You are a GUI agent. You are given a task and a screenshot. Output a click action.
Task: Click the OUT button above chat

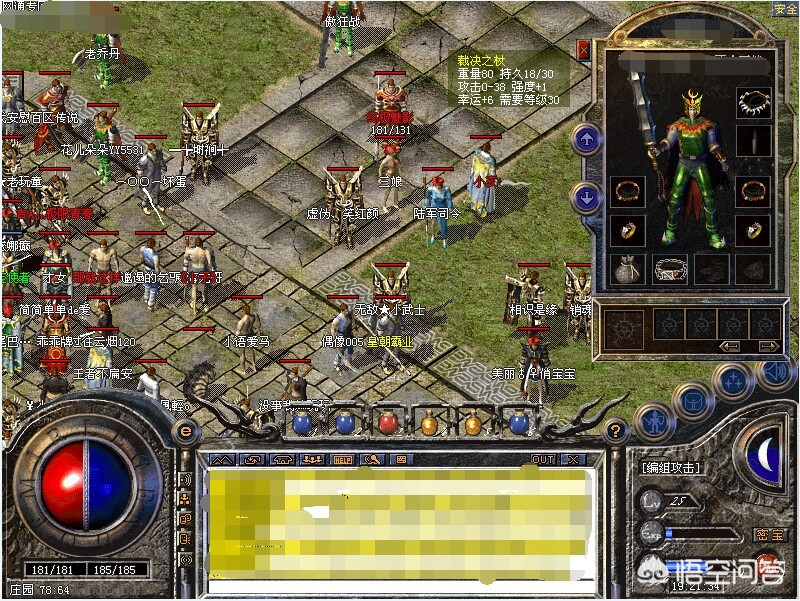pos(542,459)
